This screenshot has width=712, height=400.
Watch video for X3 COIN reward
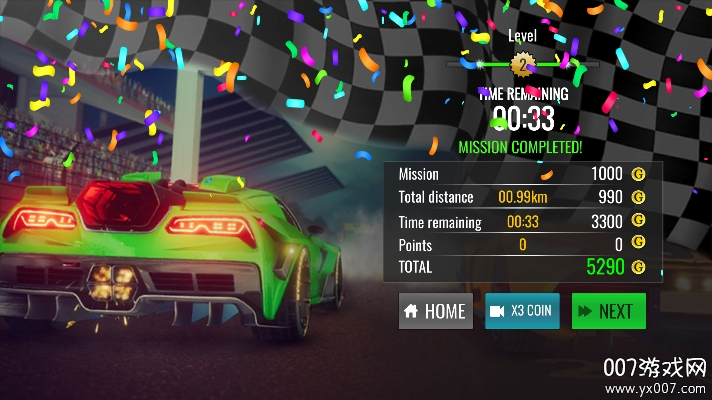pos(522,311)
